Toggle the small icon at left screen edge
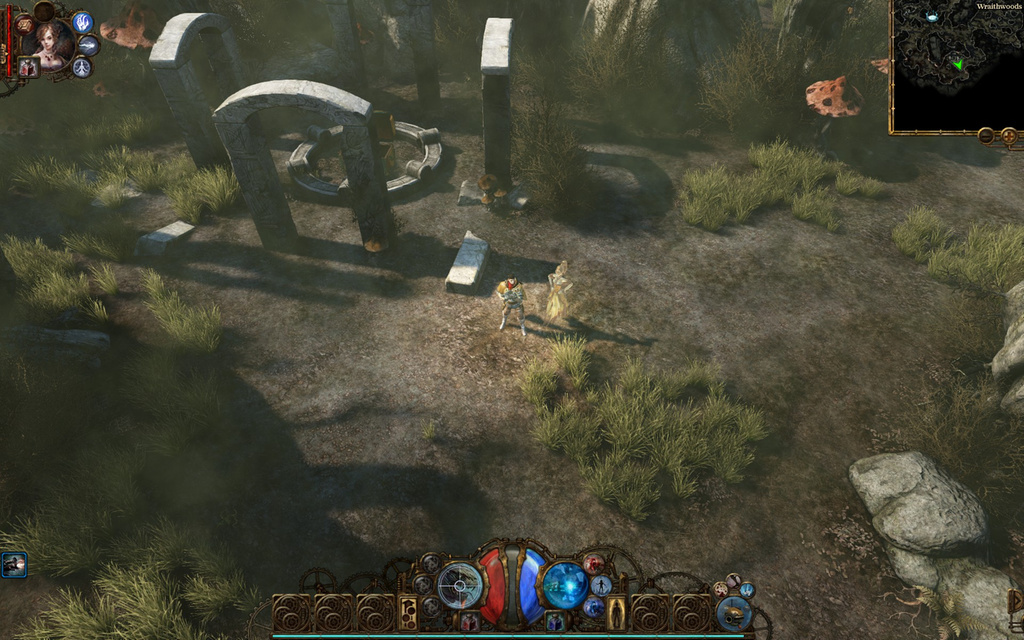The width and height of the screenshot is (1024, 640). click(13, 565)
